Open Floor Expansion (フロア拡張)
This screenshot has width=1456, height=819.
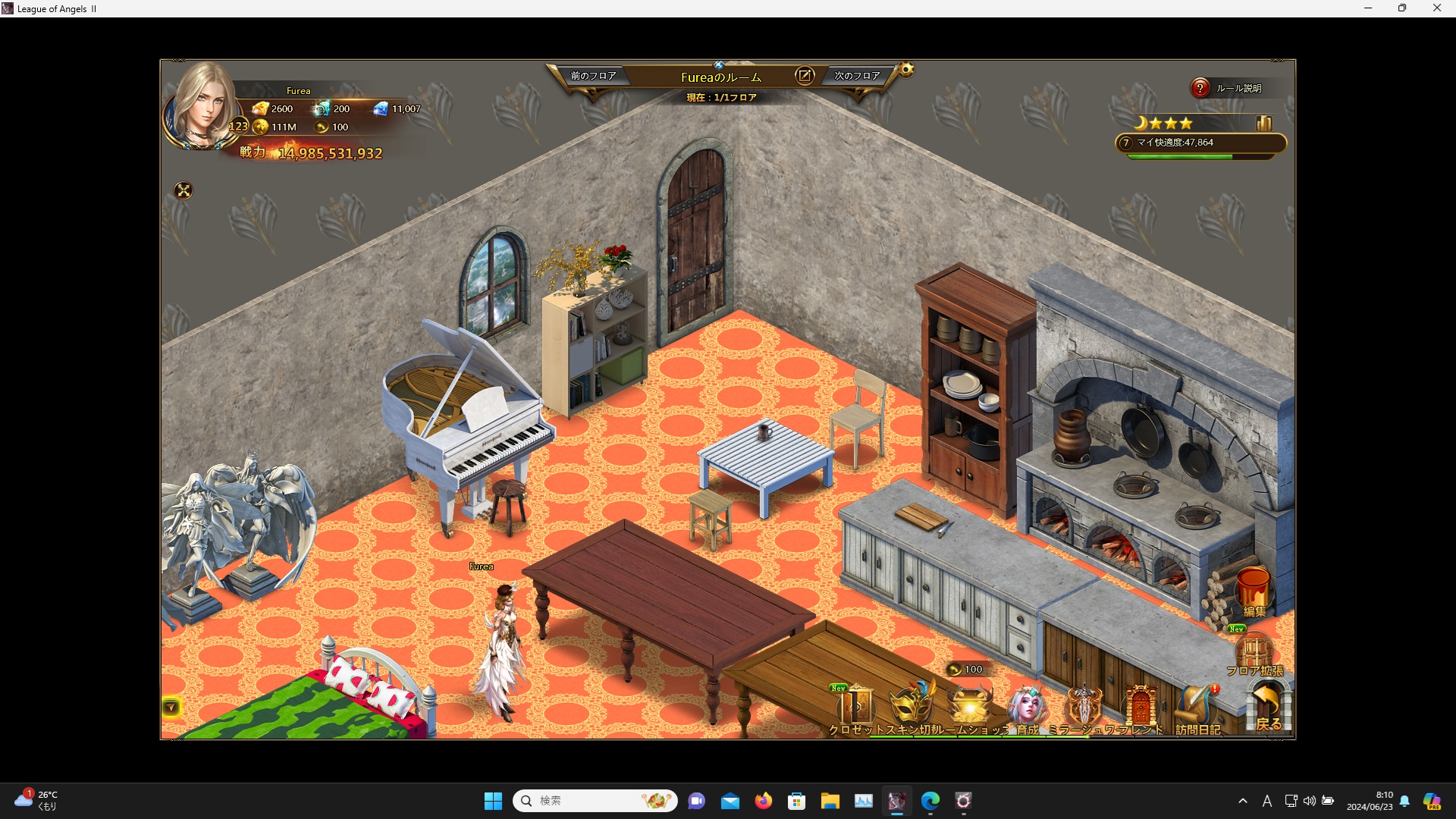tap(1254, 654)
